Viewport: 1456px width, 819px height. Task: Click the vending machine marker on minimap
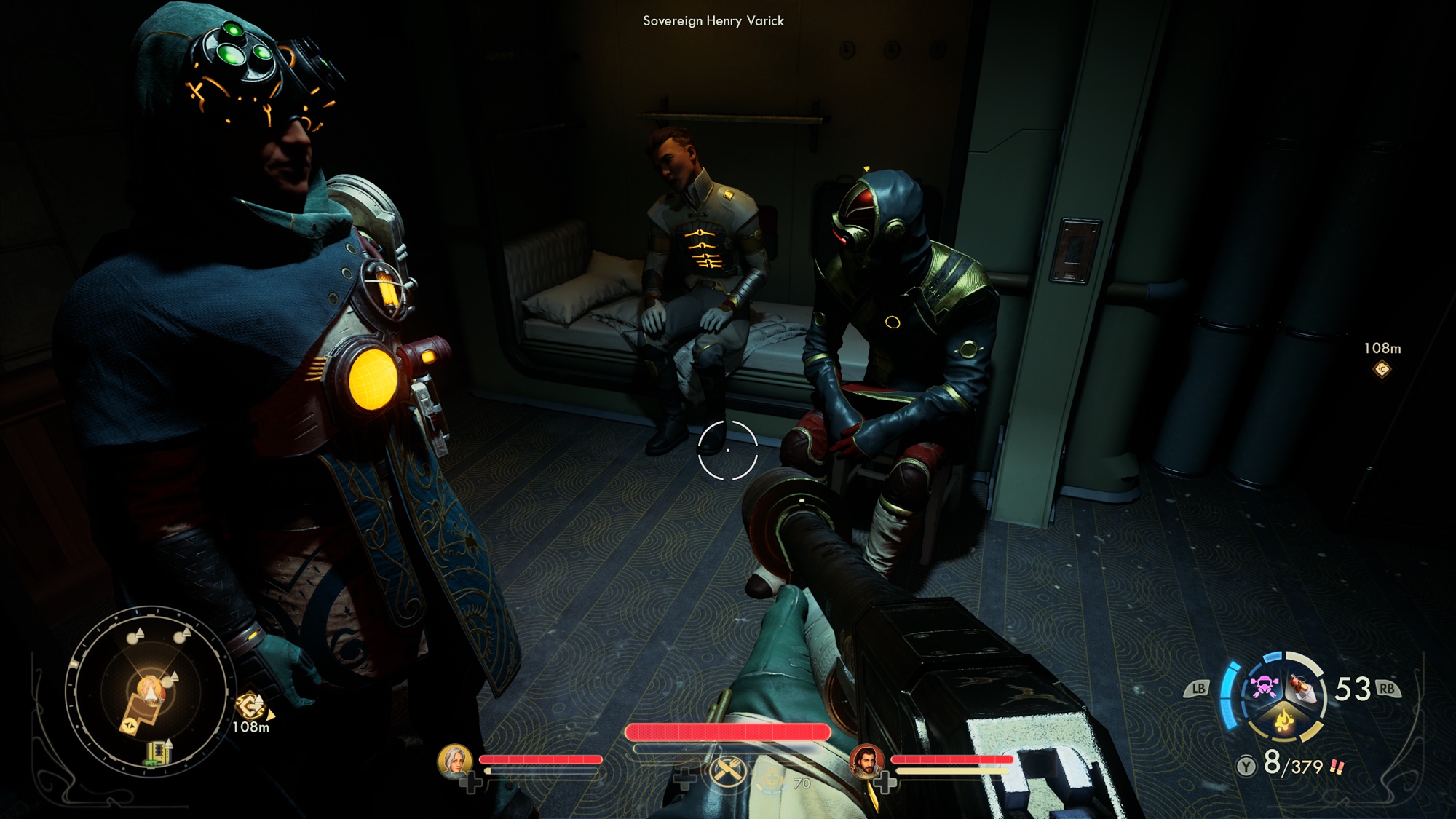coord(157,753)
